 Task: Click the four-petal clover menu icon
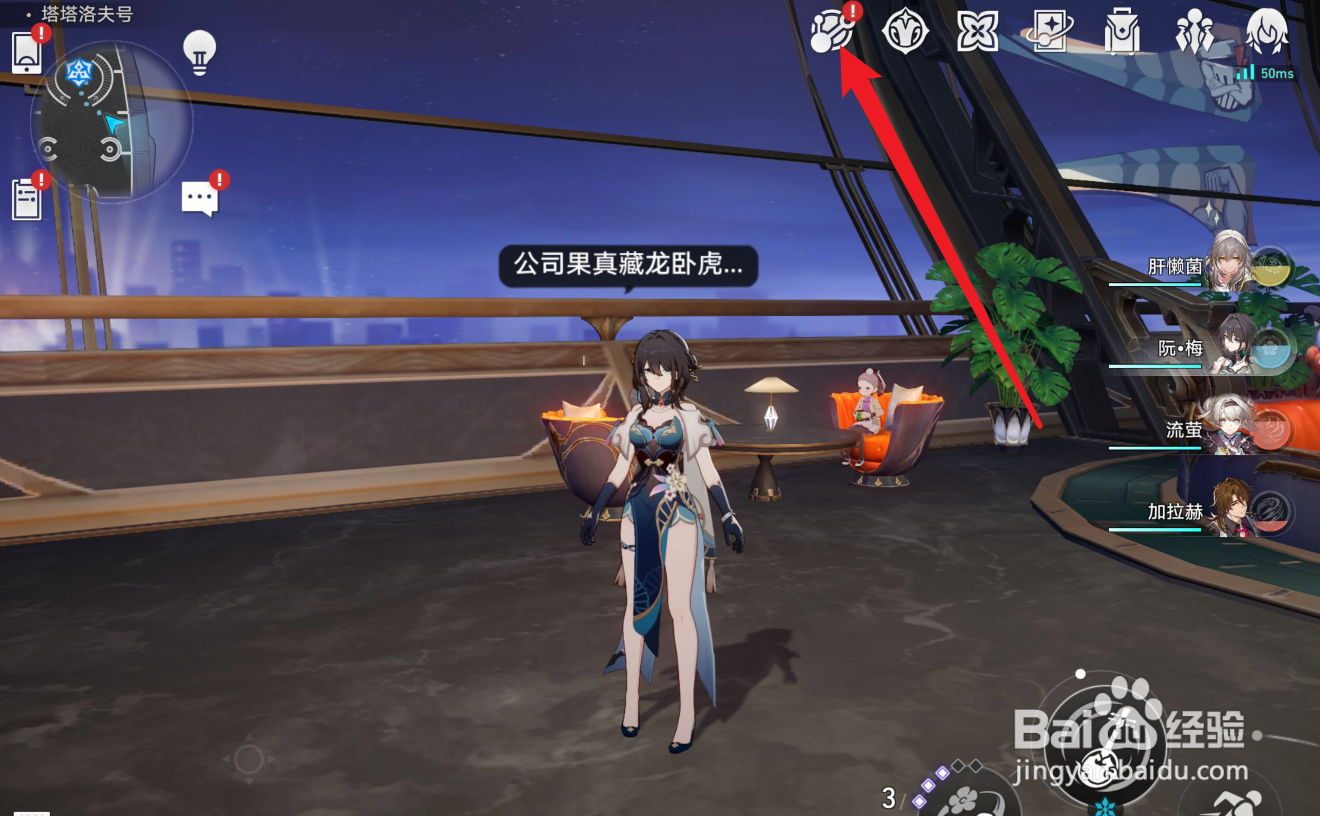point(975,31)
